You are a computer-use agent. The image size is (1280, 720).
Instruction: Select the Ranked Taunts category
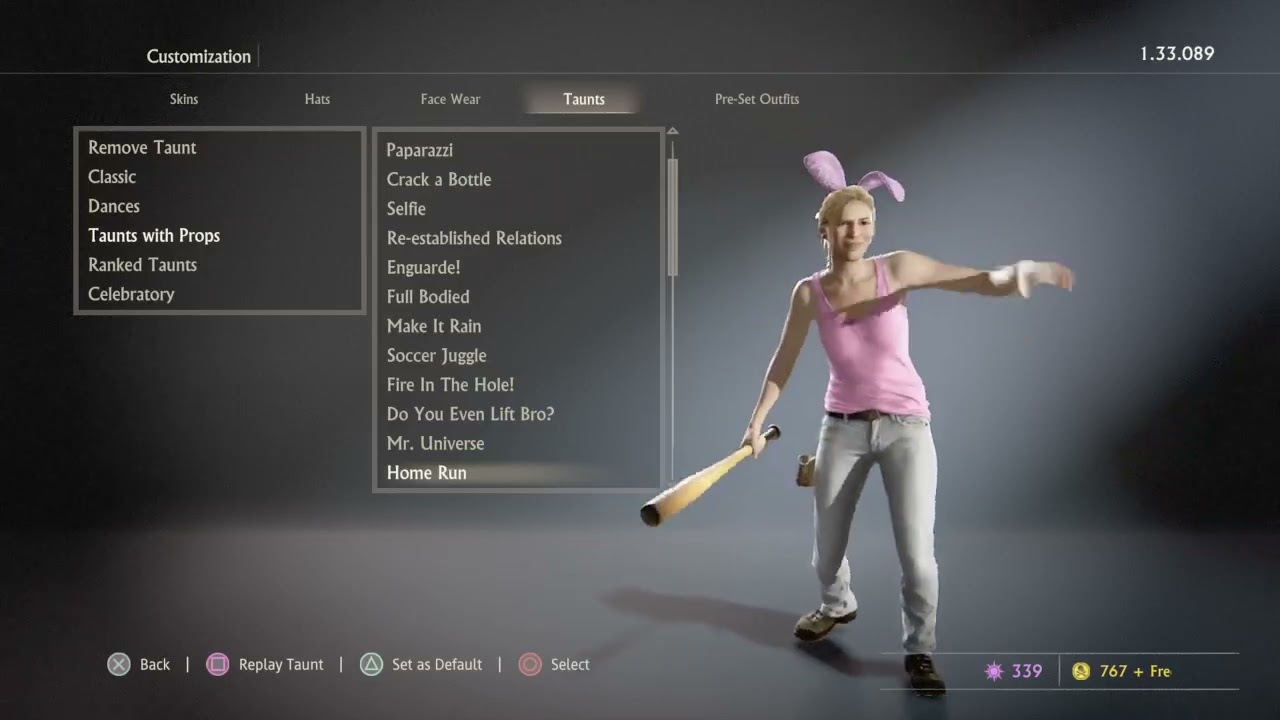pyautogui.click(x=142, y=265)
